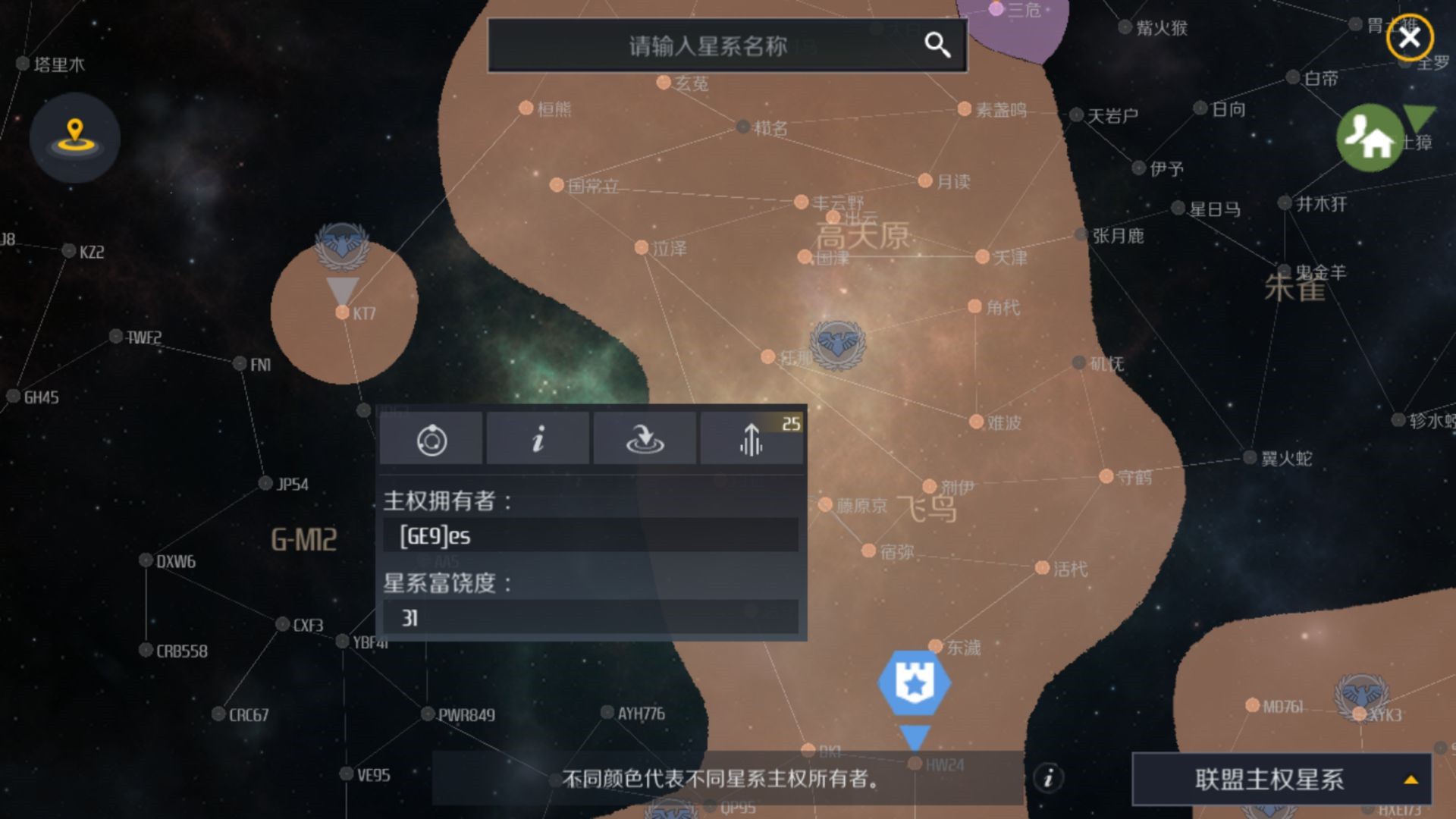Select the 翼火蛇 star system node
Viewport: 1456px width, 819px height.
[1250, 457]
